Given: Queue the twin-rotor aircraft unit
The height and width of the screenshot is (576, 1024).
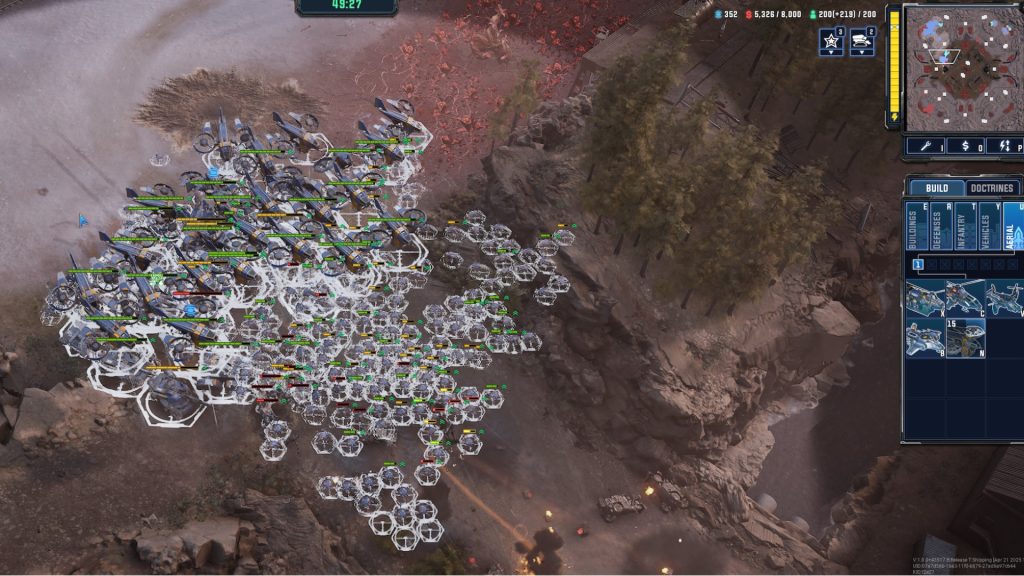Looking at the screenshot, I should pyautogui.click(x=1004, y=297).
